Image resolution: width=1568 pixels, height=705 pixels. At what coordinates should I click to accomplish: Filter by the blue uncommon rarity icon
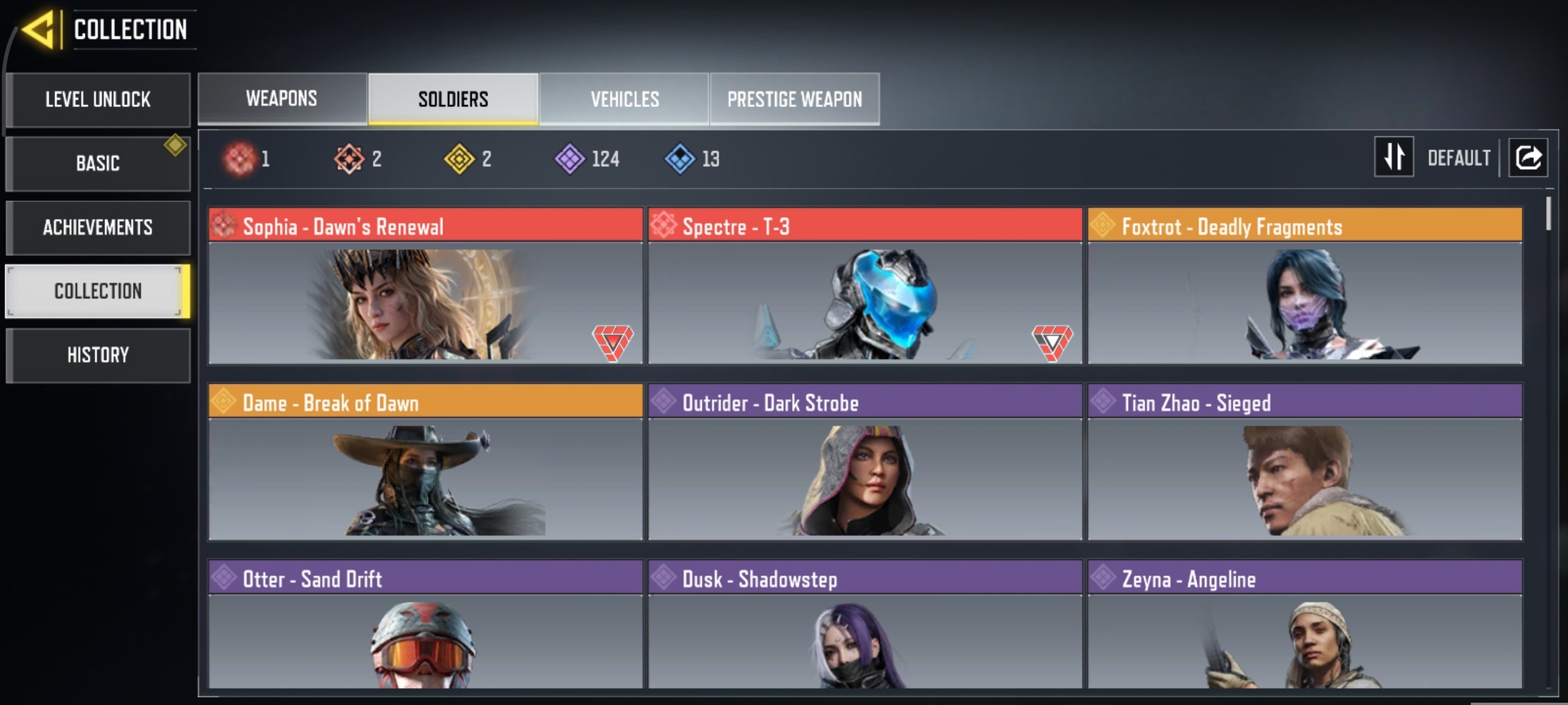(x=679, y=159)
